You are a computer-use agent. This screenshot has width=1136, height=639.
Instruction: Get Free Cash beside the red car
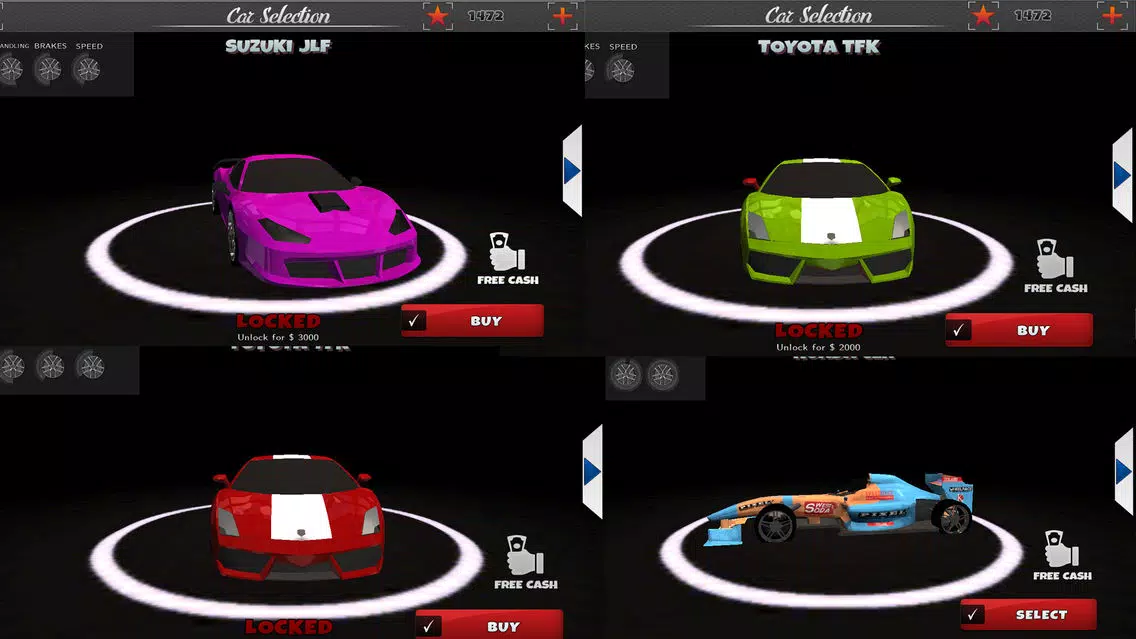coord(526,563)
